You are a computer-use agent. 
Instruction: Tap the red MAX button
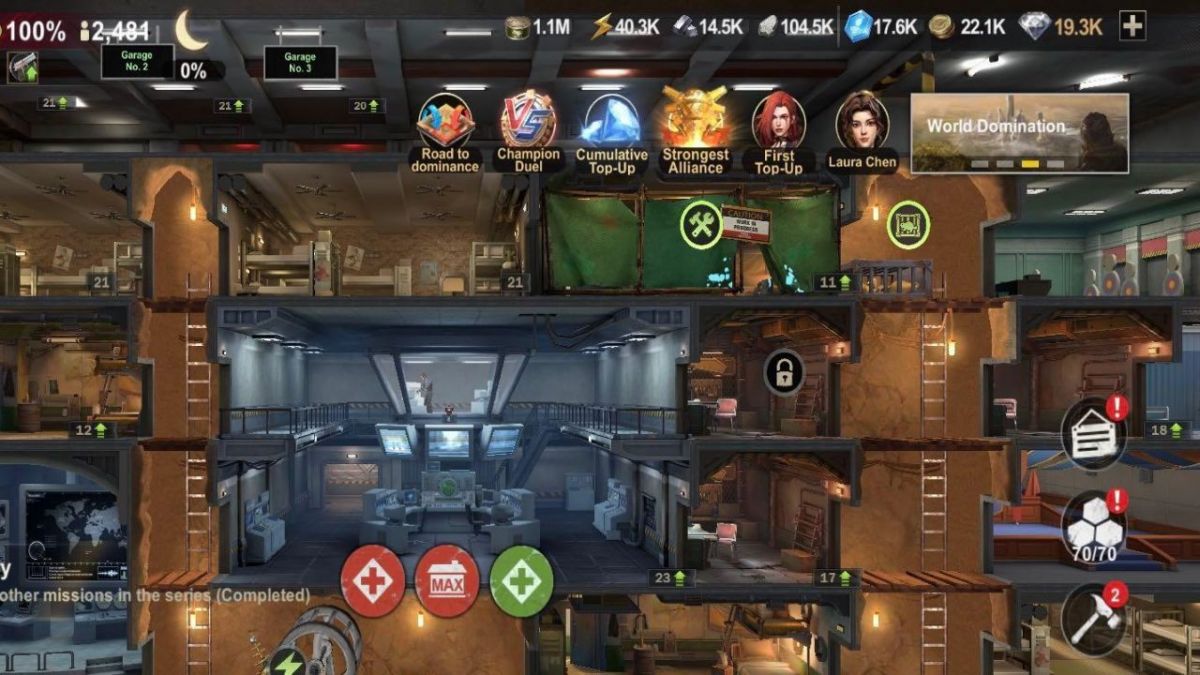[x=447, y=581]
